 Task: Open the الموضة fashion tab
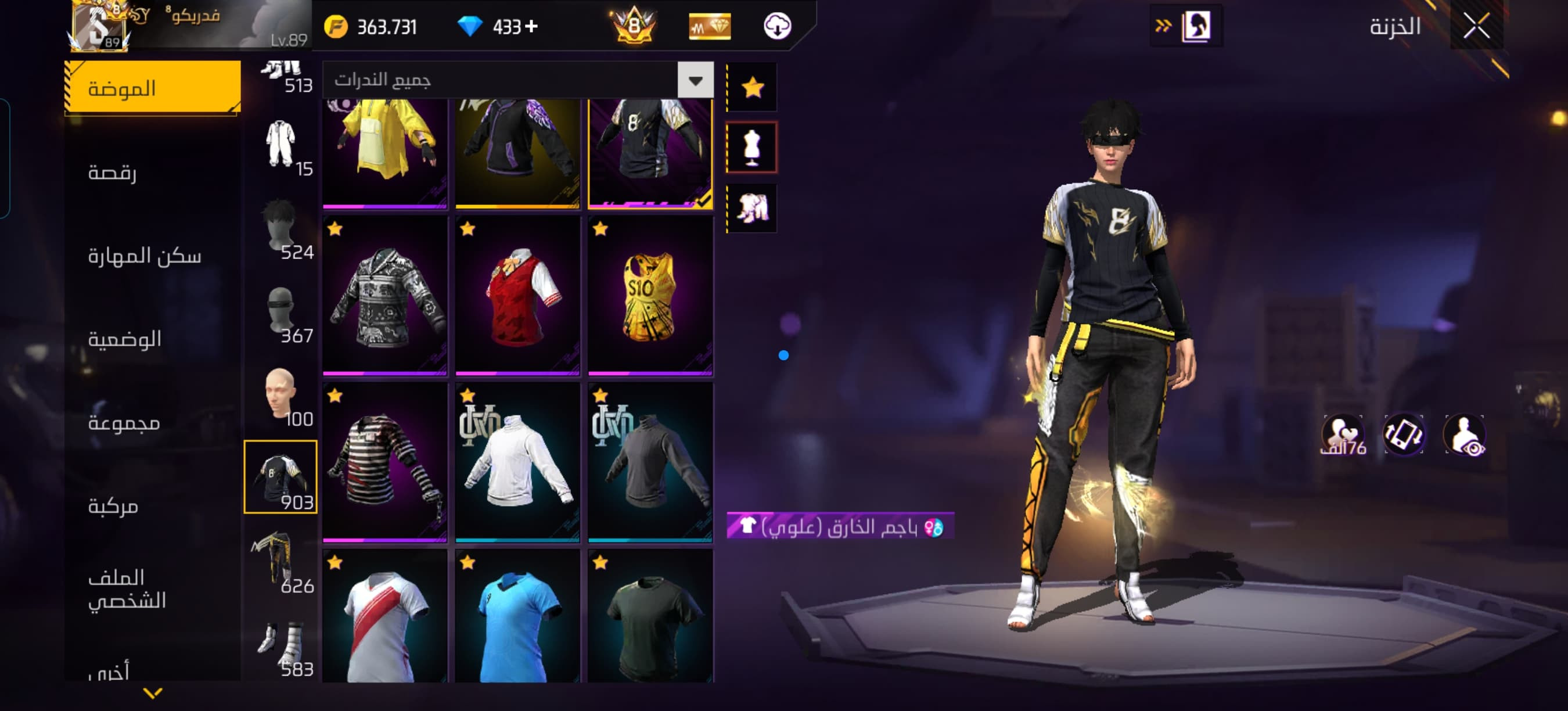152,88
